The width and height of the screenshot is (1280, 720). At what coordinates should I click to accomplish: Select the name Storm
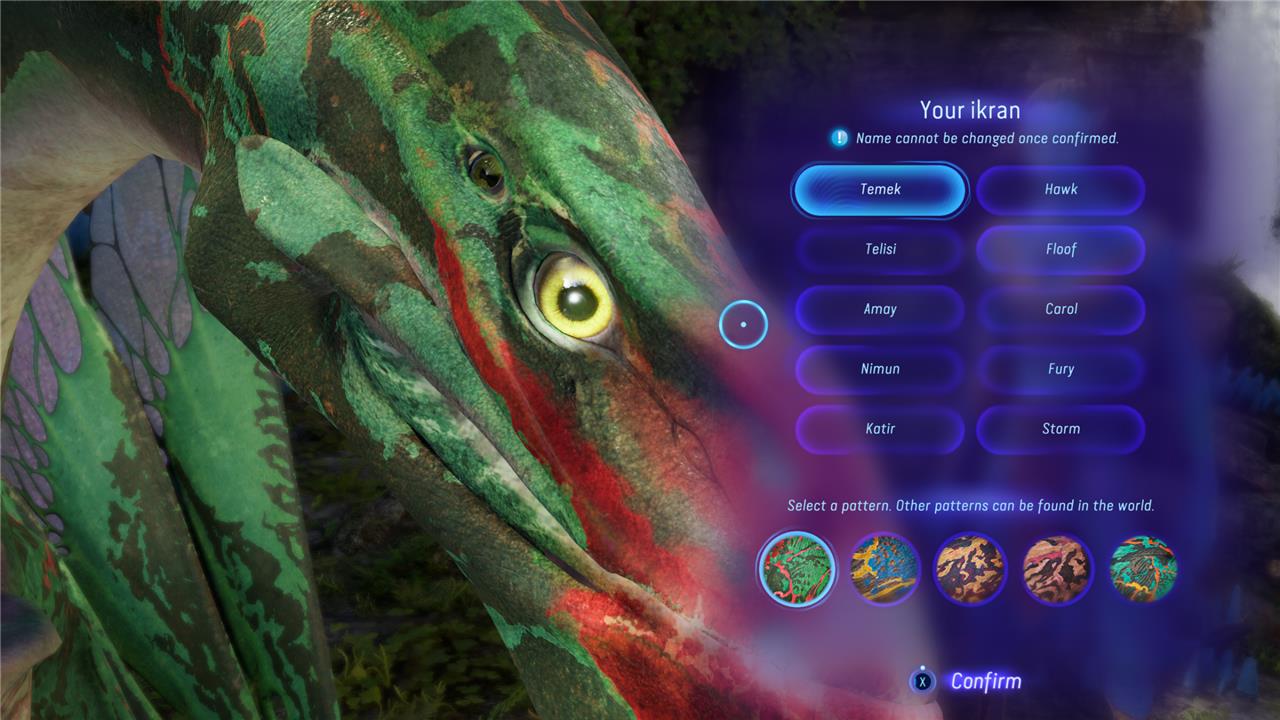(x=1060, y=429)
